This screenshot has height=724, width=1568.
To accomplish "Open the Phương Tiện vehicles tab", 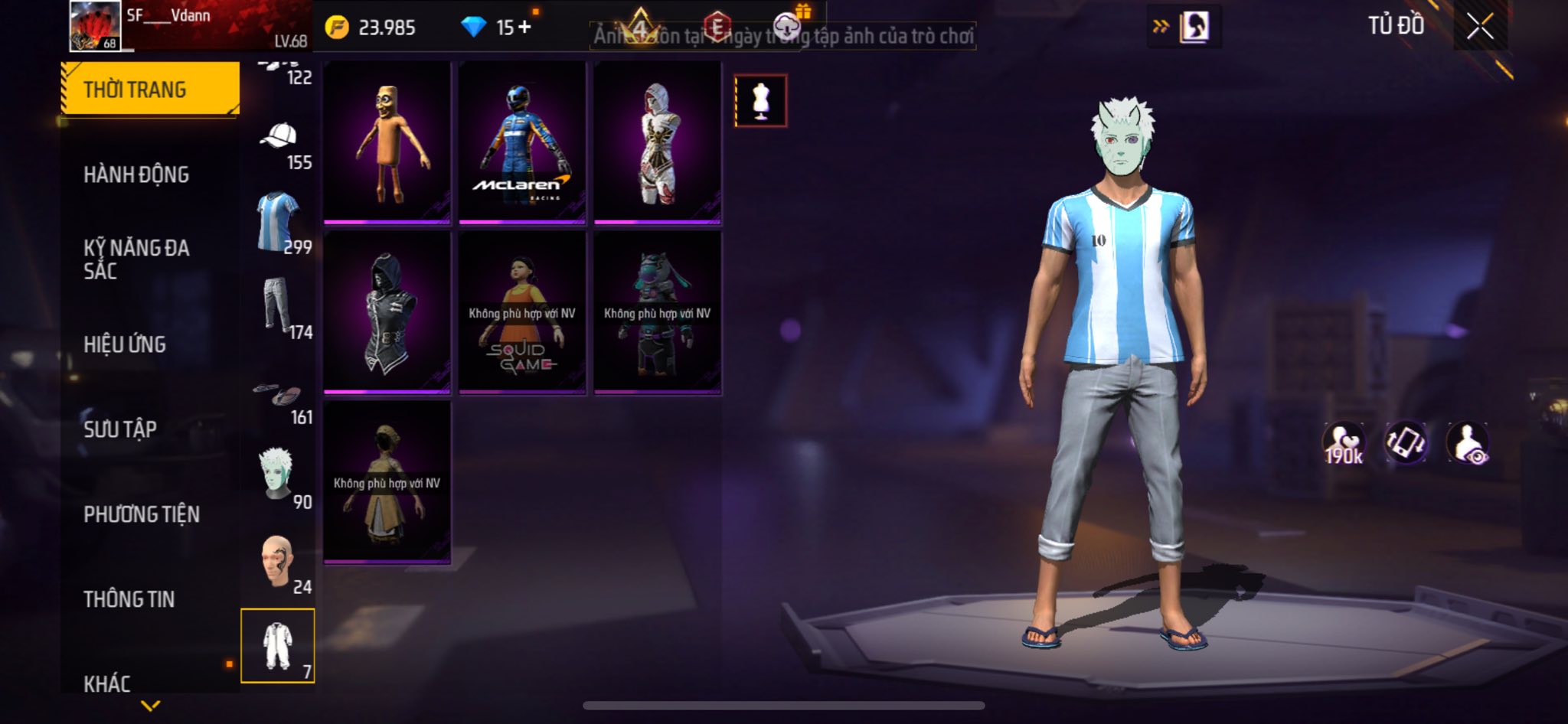I will (142, 514).
